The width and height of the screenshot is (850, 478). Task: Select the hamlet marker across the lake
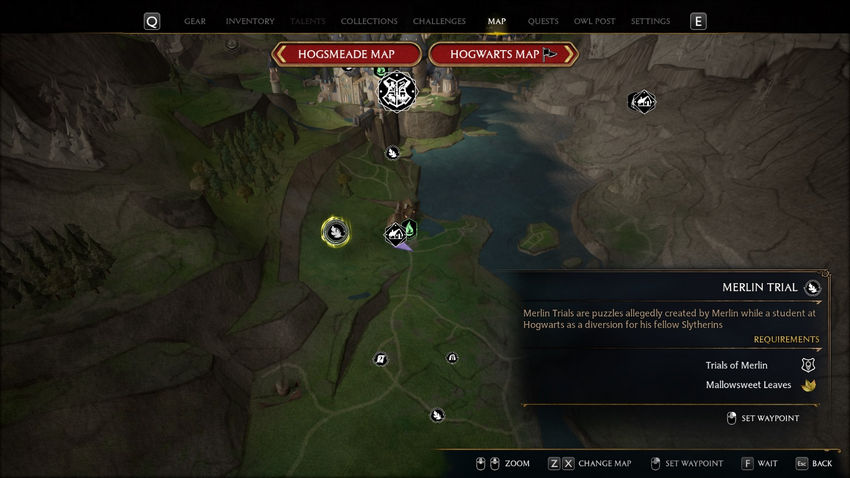pyautogui.click(x=641, y=101)
